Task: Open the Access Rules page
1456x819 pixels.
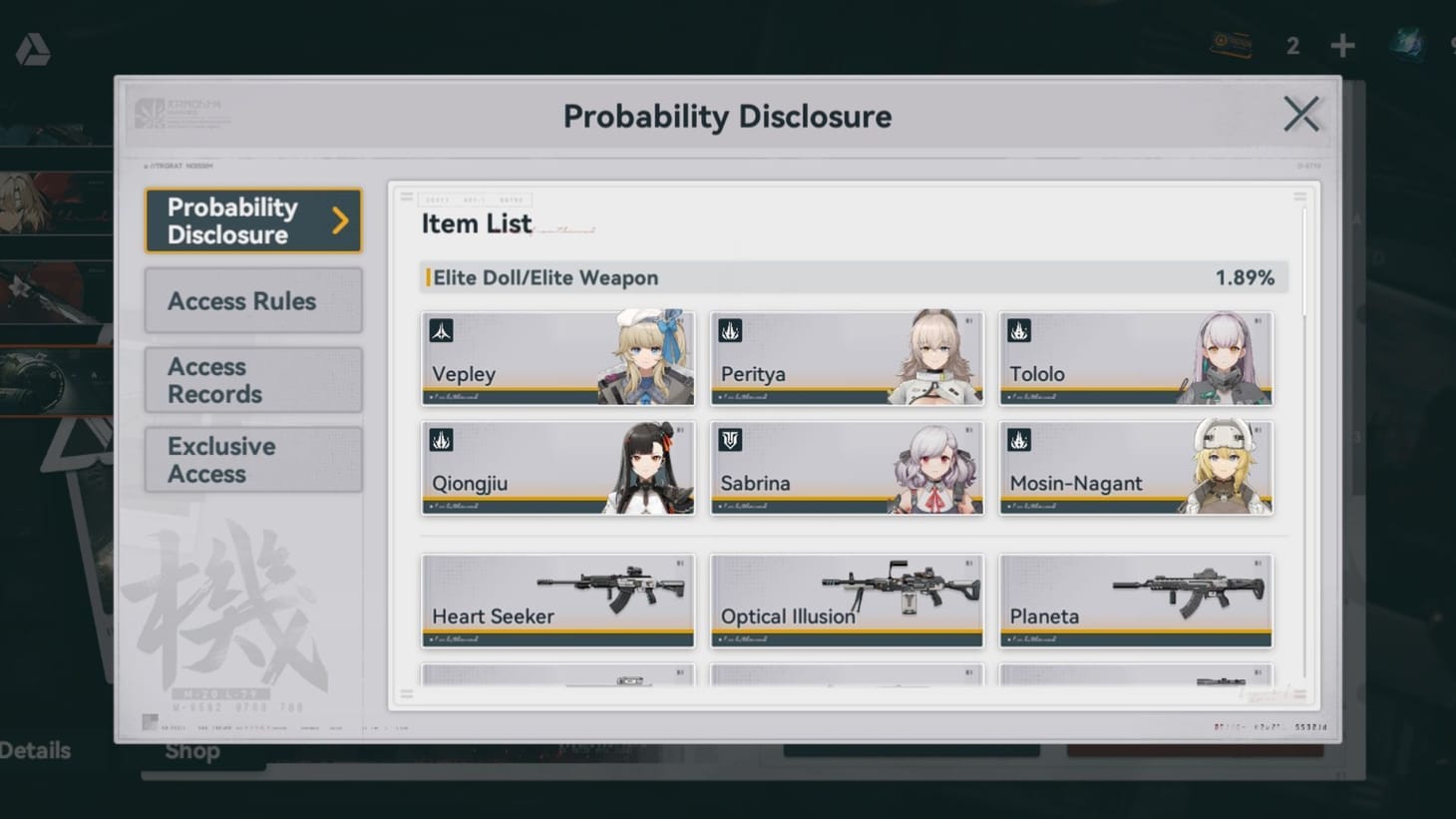Action: point(252,300)
